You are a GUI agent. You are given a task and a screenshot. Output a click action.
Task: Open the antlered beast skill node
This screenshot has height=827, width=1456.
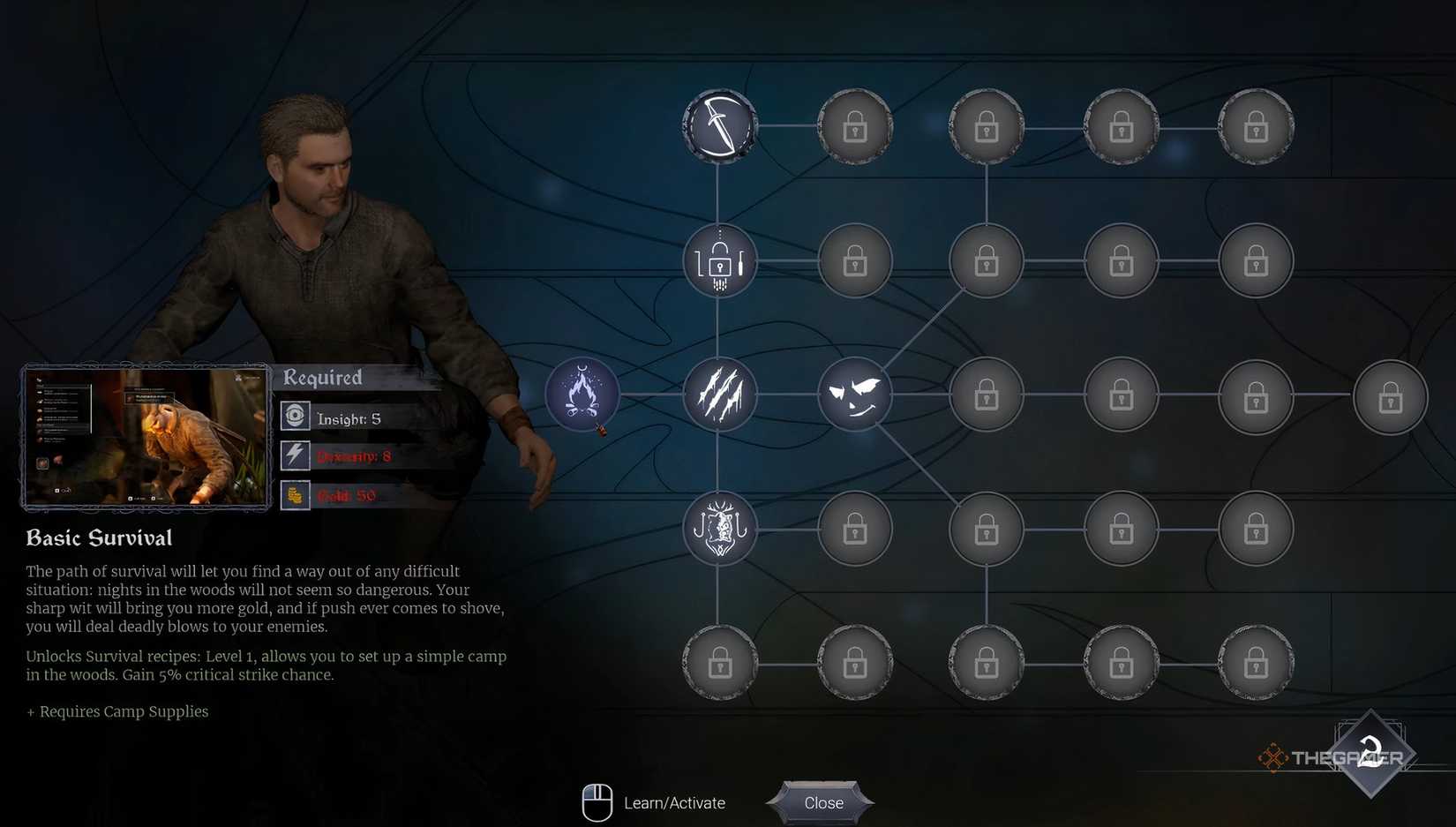719,529
